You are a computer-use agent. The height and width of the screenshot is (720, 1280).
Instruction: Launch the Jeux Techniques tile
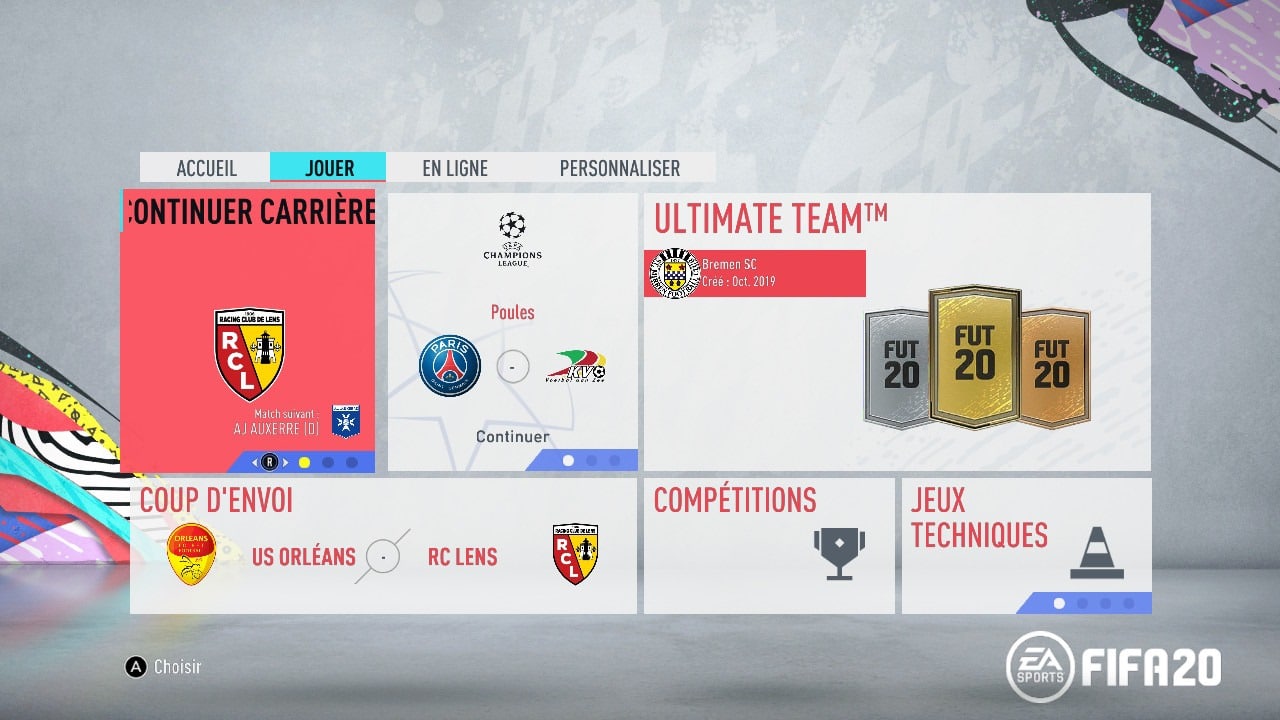click(x=1026, y=546)
